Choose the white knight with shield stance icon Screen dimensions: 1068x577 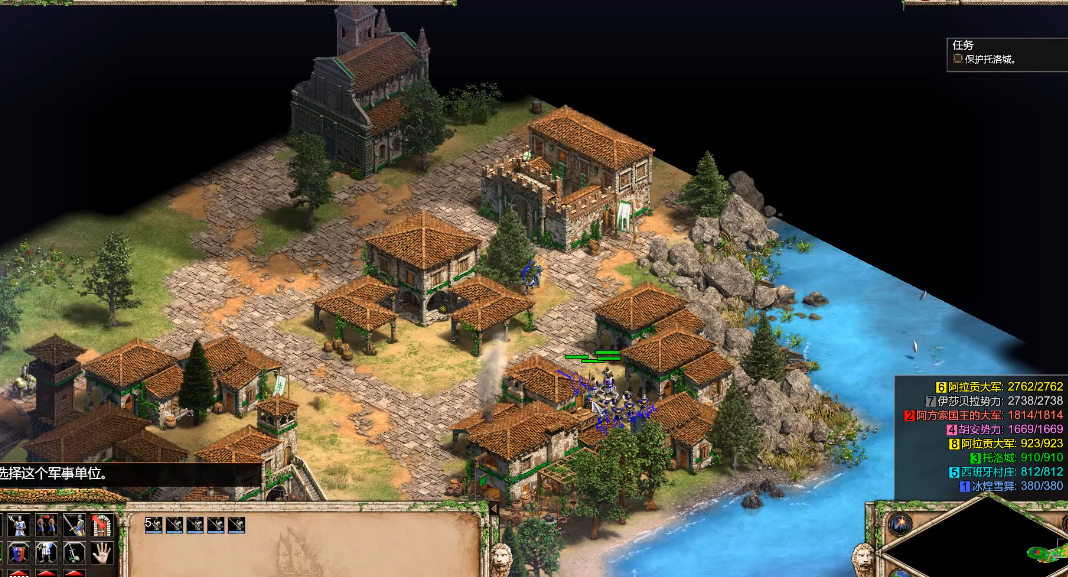coord(46,552)
